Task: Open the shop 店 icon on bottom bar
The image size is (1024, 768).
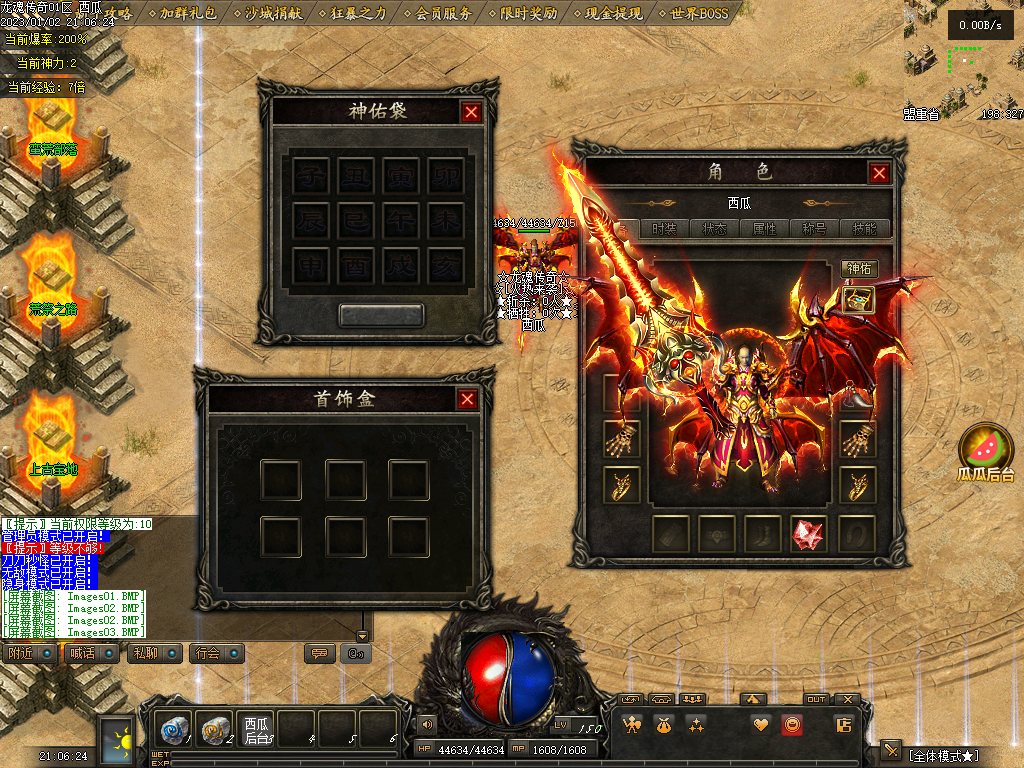Action: pyautogui.click(x=843, y=725)
